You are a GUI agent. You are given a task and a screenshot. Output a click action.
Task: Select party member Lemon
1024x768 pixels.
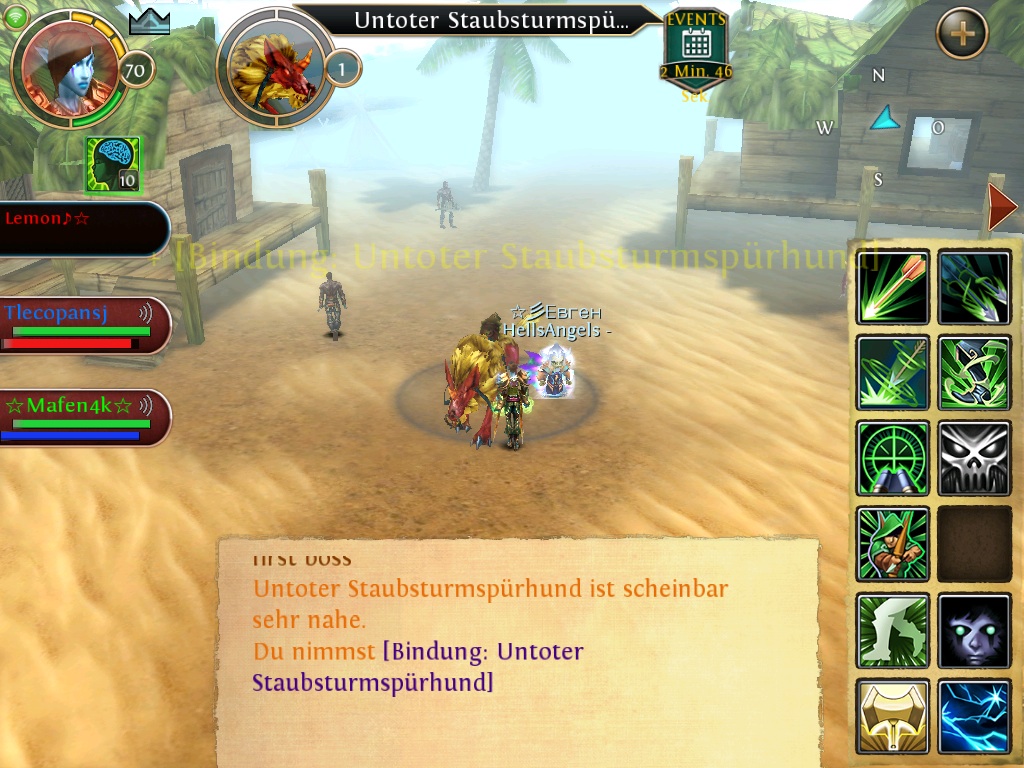tap(82, 228)
